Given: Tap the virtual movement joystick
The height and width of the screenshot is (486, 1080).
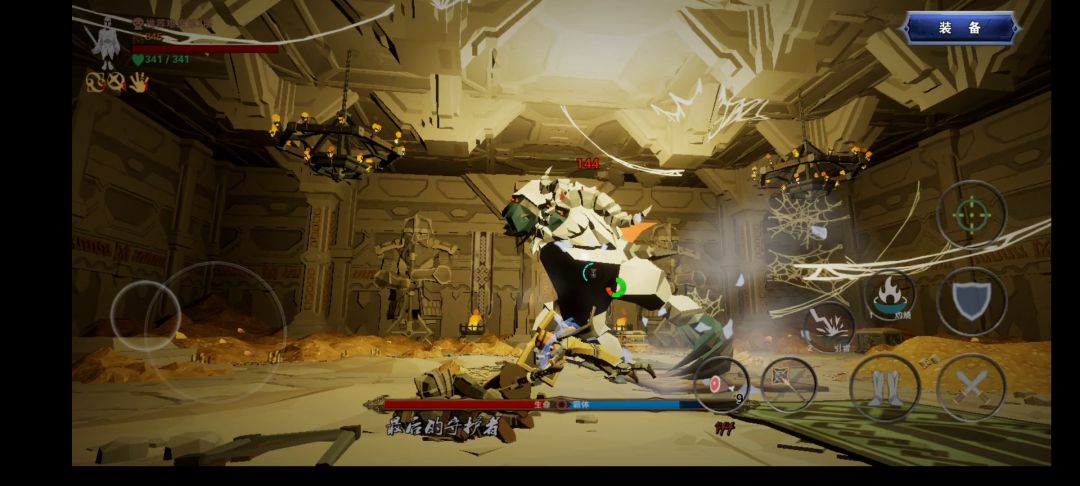Looking at the screenshot, I should 146,316.
